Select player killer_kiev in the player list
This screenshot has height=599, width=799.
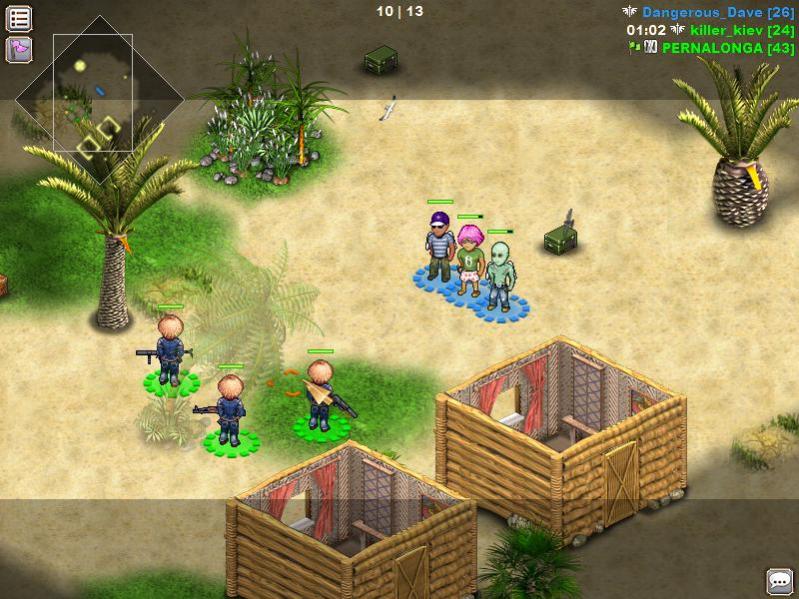tap(726, 30)
